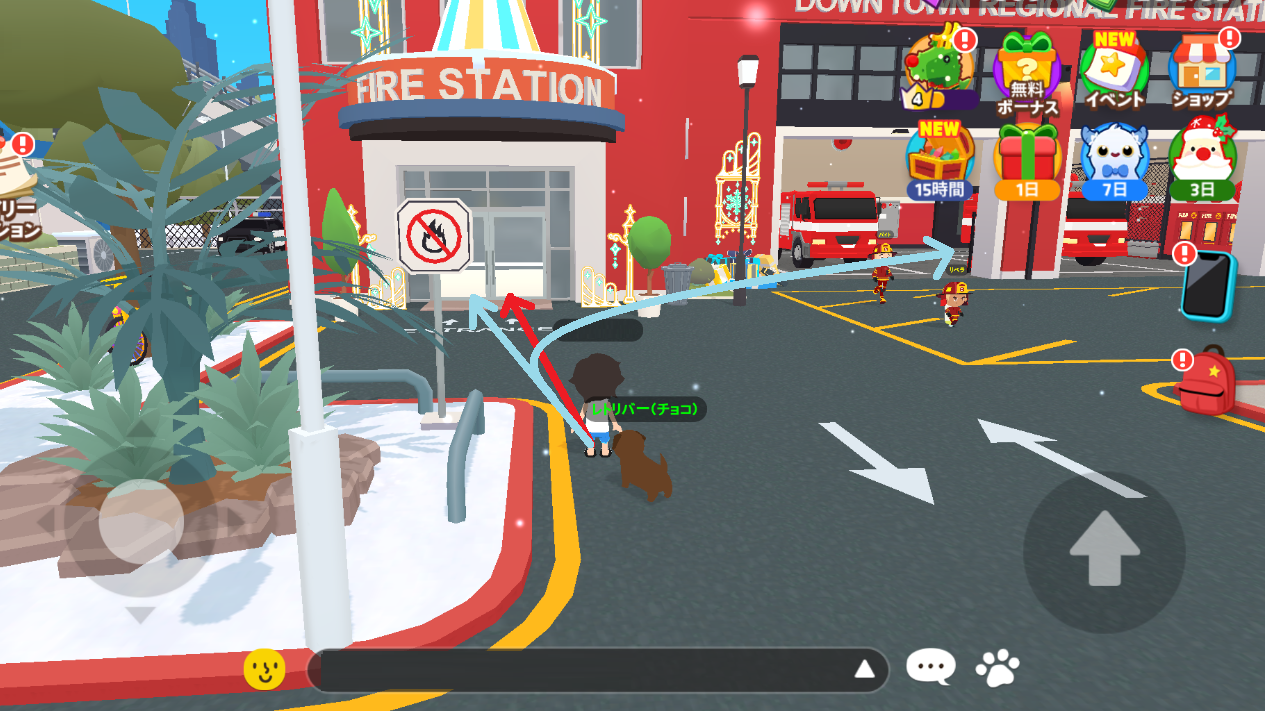Open the speech bubble chat window
This screenshot has width=1265, height=711.
931,668
